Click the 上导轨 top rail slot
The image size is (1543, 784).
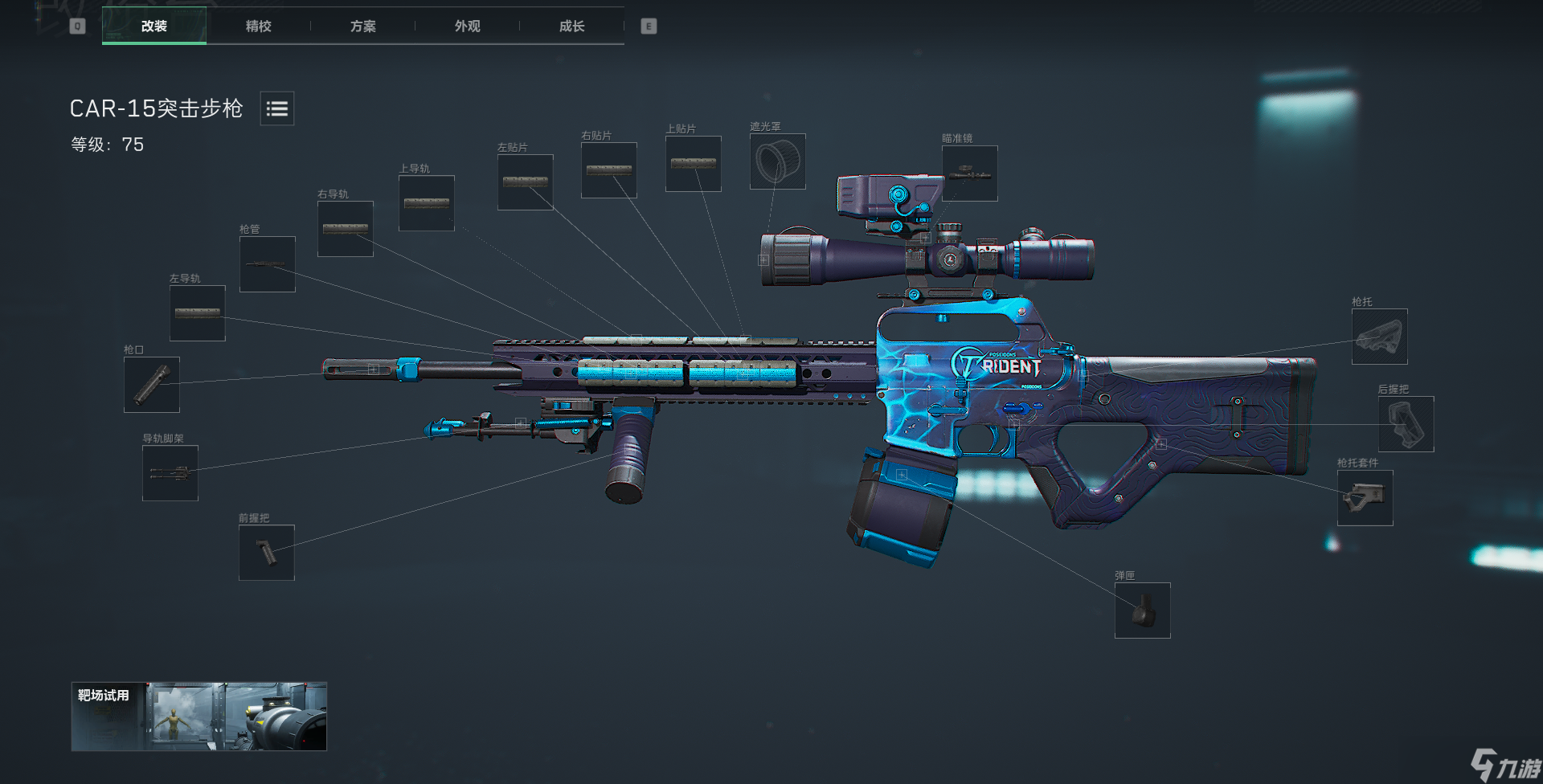coord(427,203)
